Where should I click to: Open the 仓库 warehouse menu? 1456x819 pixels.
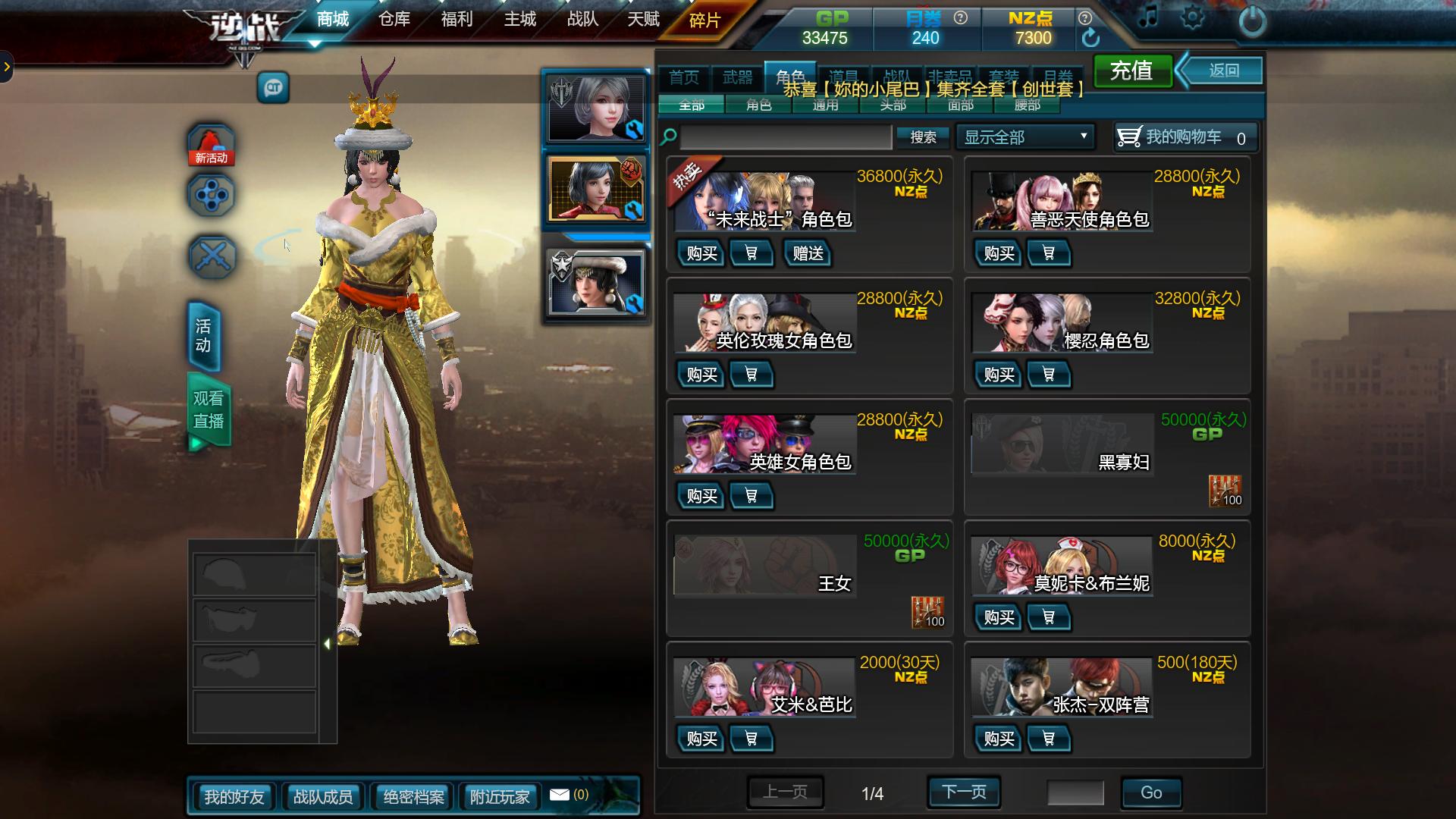click(394, 19)
